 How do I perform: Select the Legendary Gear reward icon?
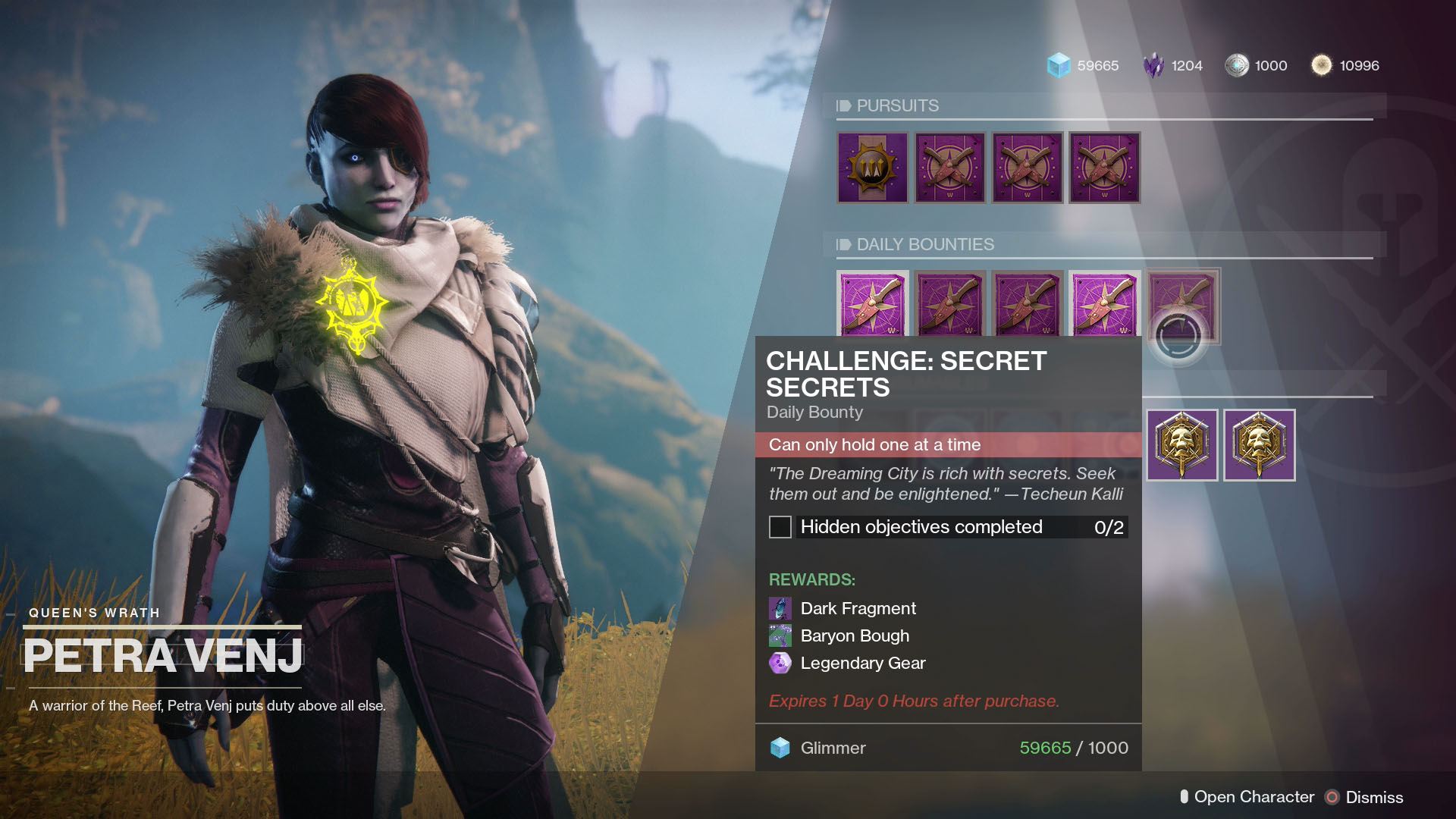tap(782, 663)
